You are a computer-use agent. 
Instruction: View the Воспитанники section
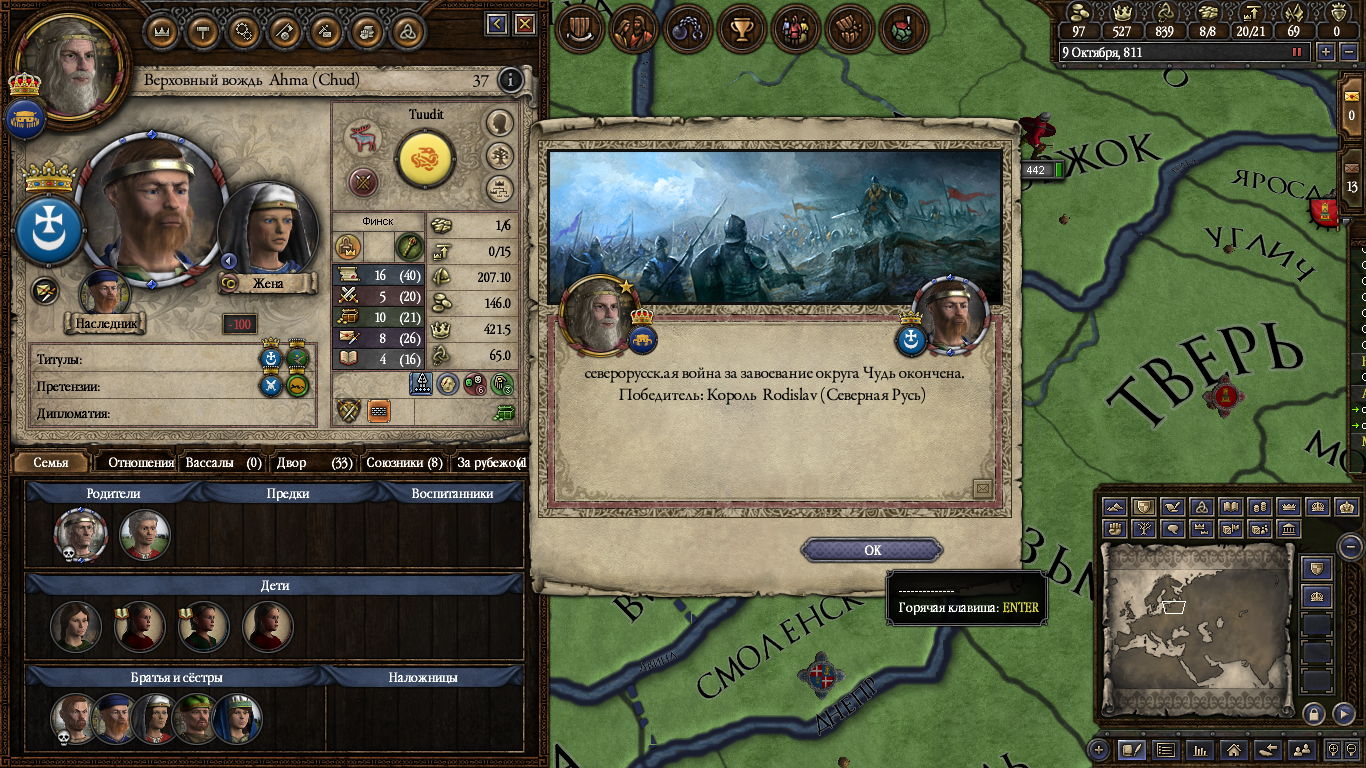click(x=452, y=493)
